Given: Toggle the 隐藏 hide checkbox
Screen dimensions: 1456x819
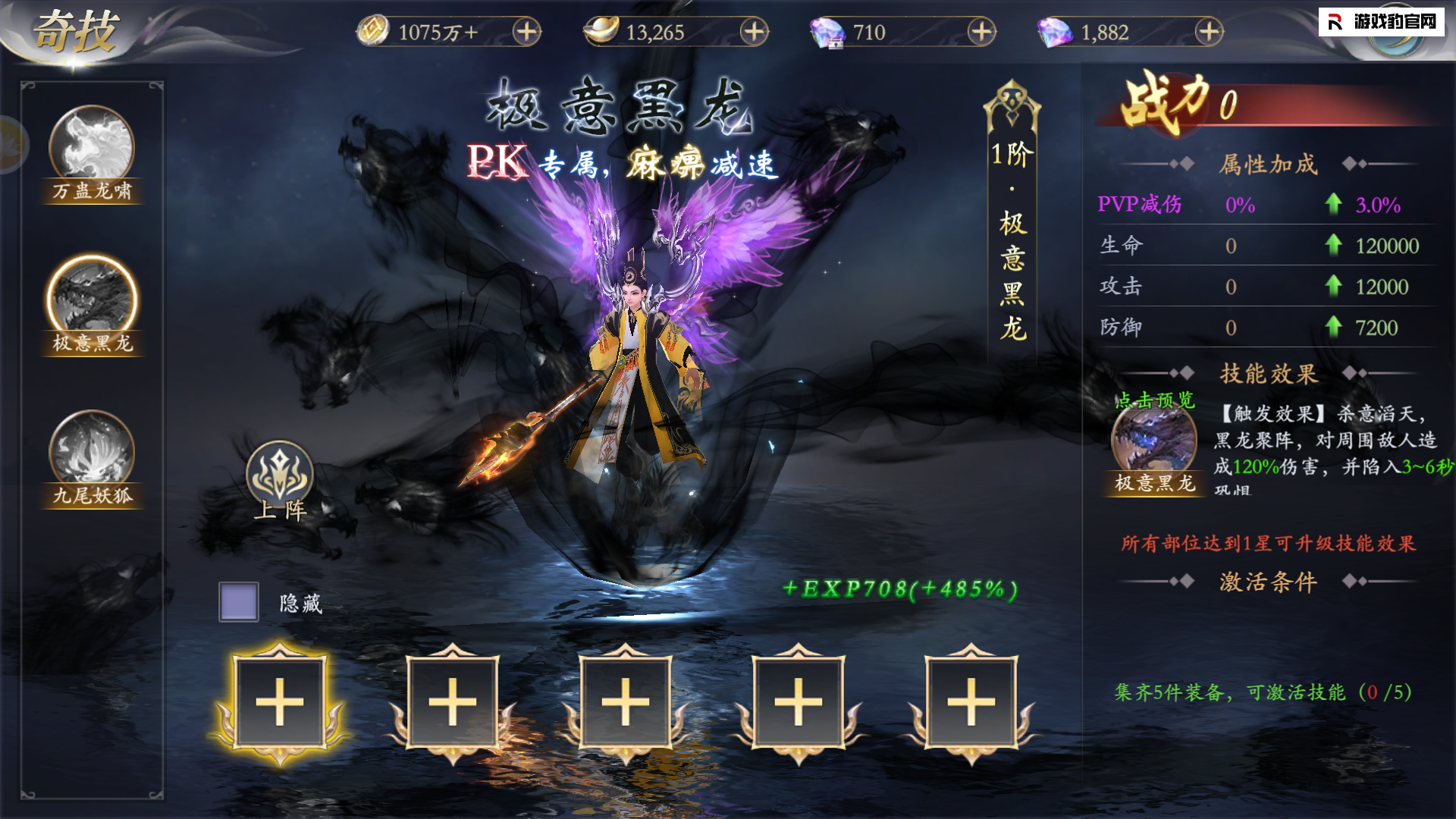Looking at the screenshot, I should tap(239, 602).
